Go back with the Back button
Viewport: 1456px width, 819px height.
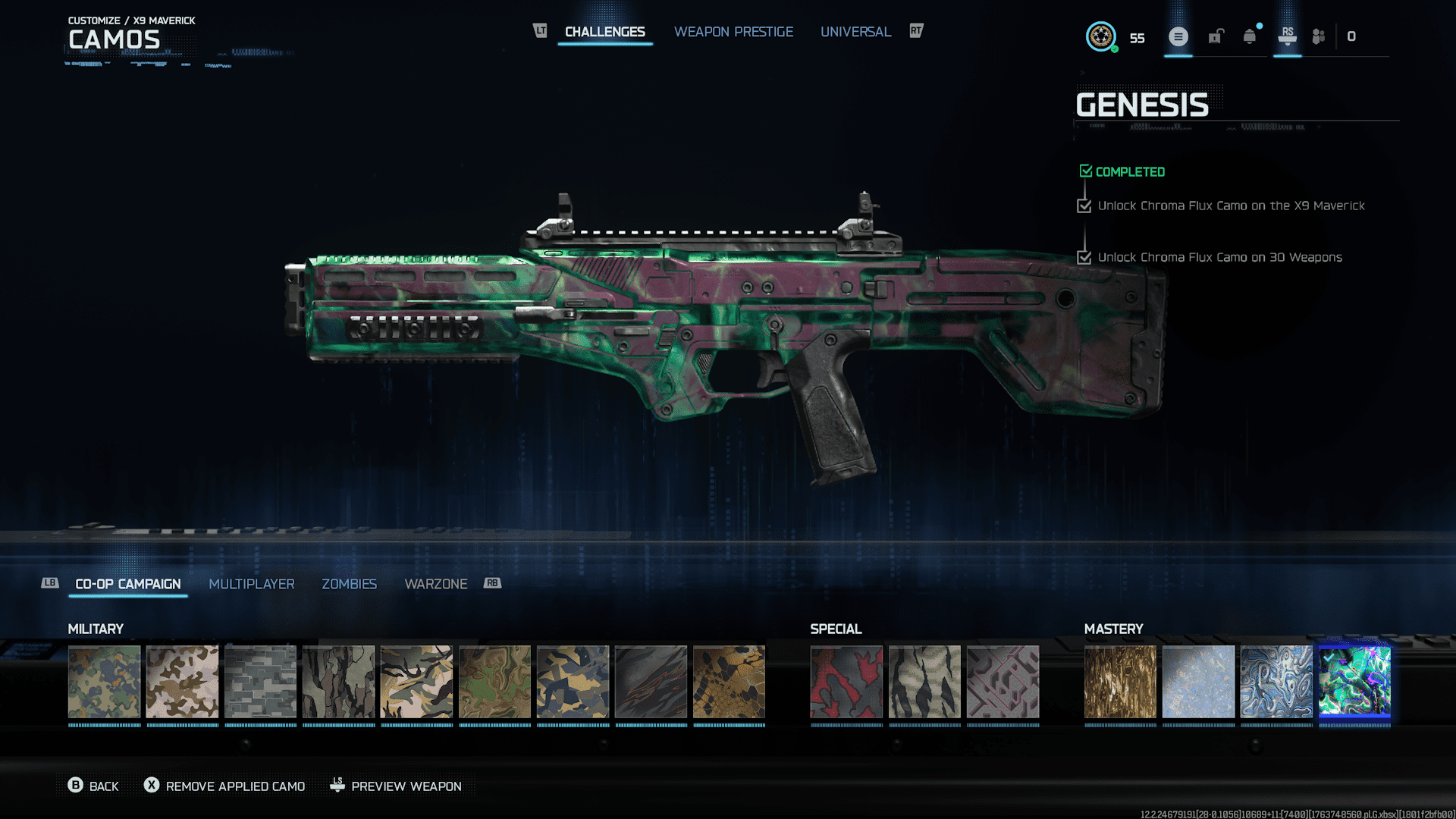(94, 786)
